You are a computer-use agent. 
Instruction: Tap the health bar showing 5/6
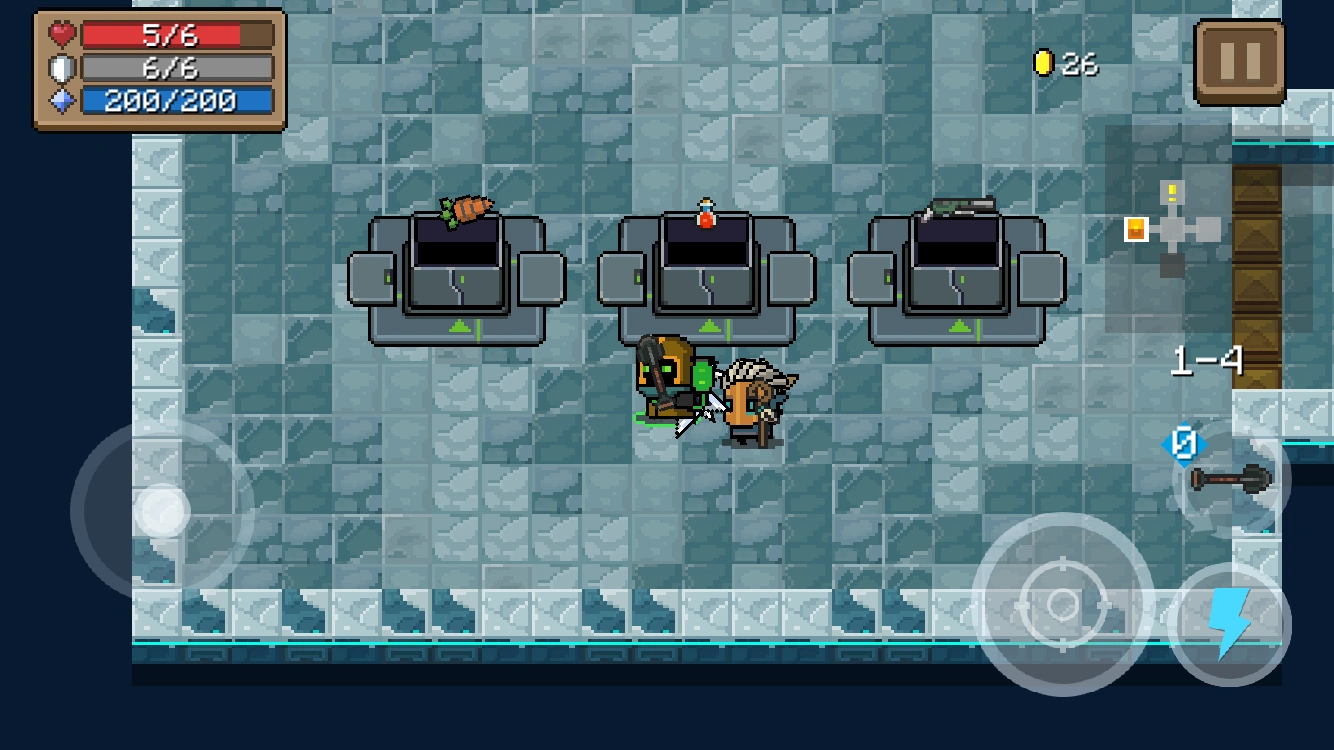coord(175,36)
